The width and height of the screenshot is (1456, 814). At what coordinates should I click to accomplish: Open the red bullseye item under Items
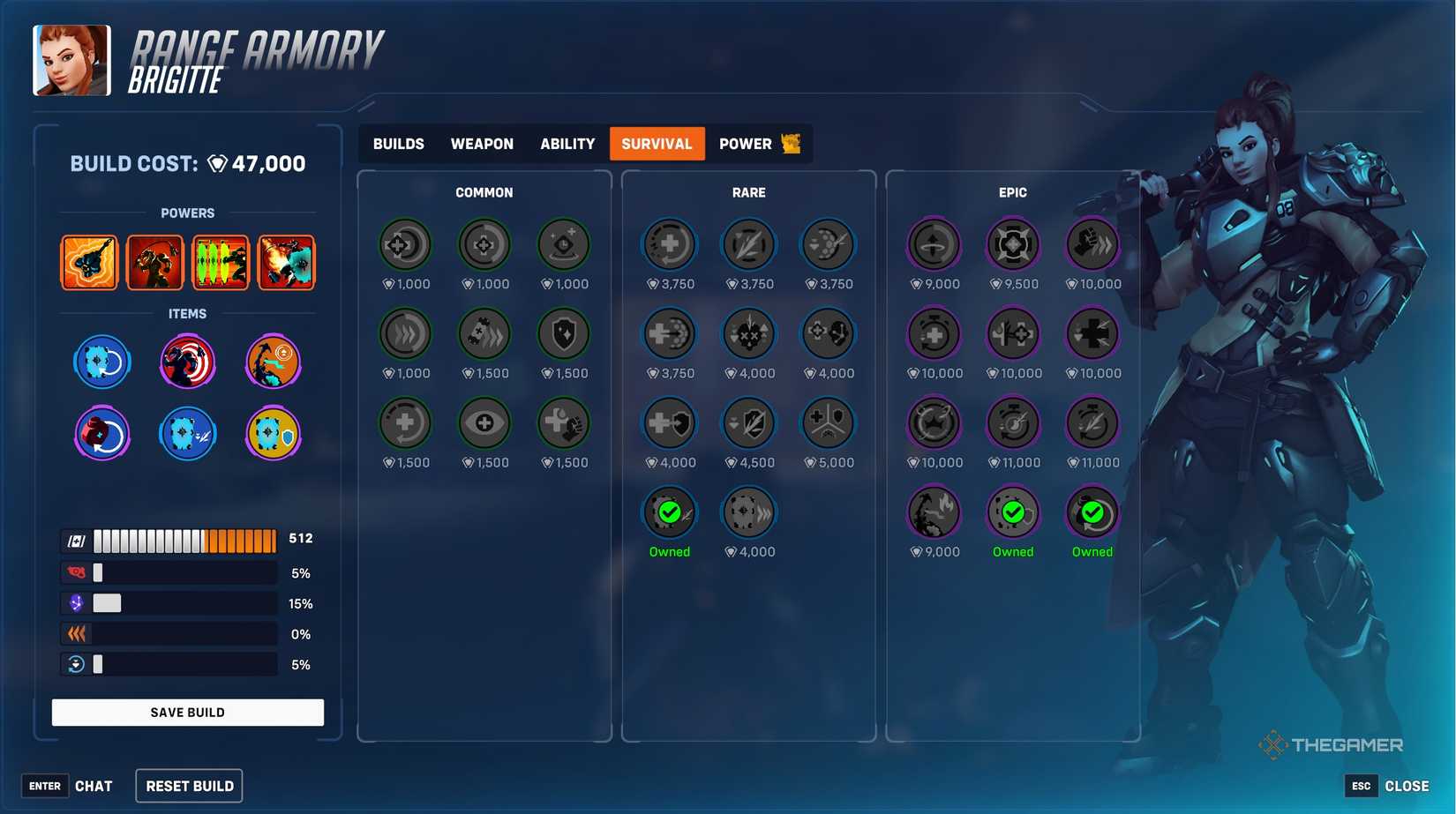tap(186, 362)
